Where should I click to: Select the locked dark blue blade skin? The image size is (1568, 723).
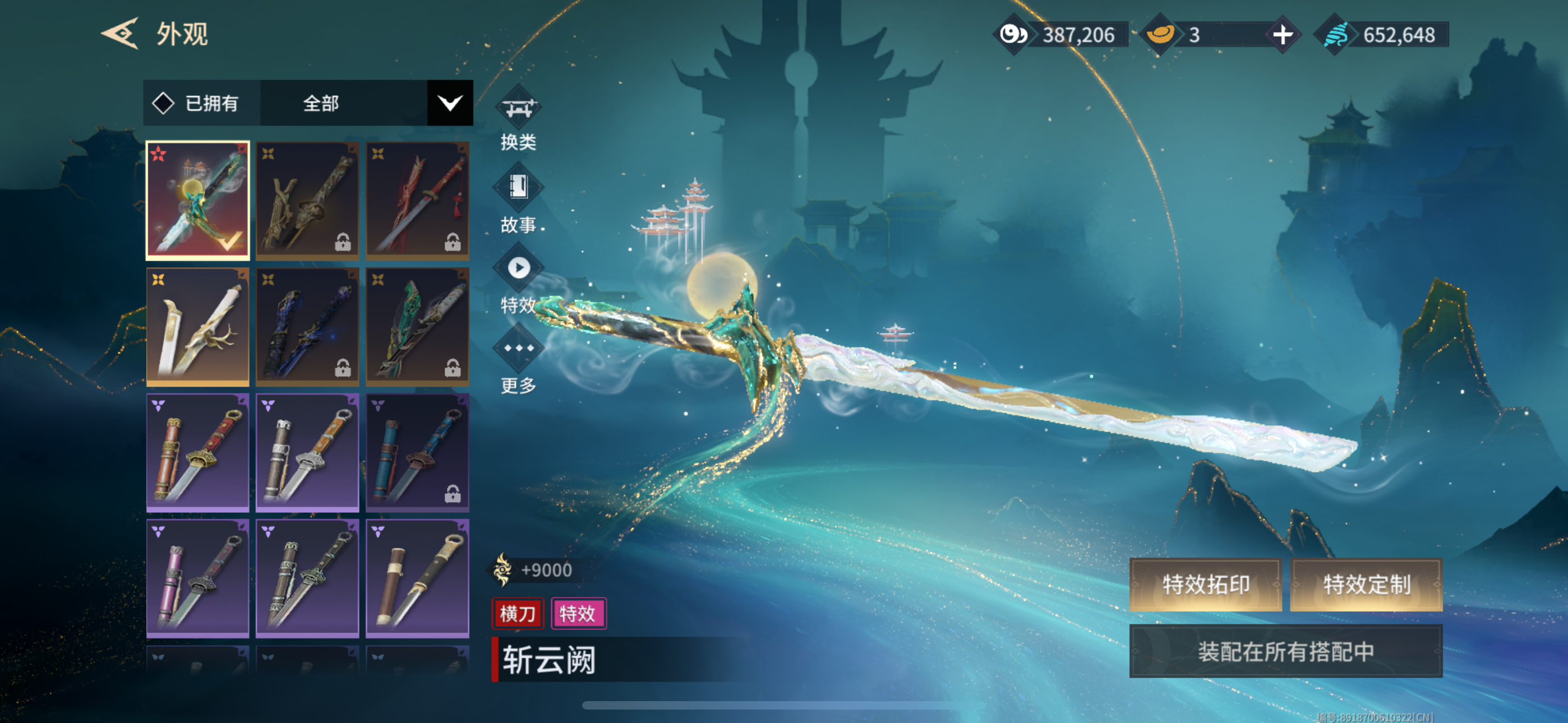pyautogui.click(x=307, y=326)
